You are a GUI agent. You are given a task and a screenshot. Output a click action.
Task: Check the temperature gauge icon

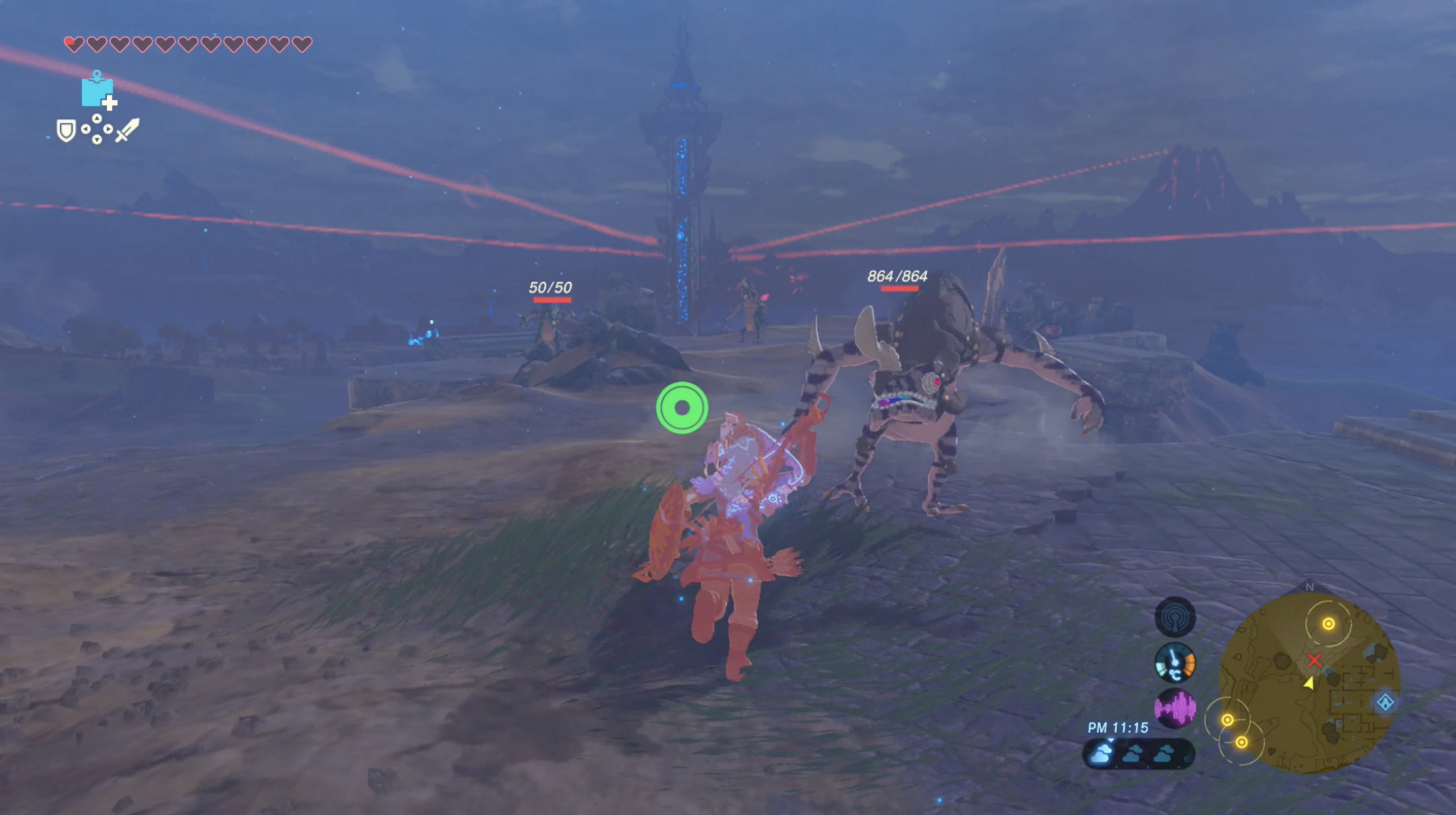(x=1175, y=663)
